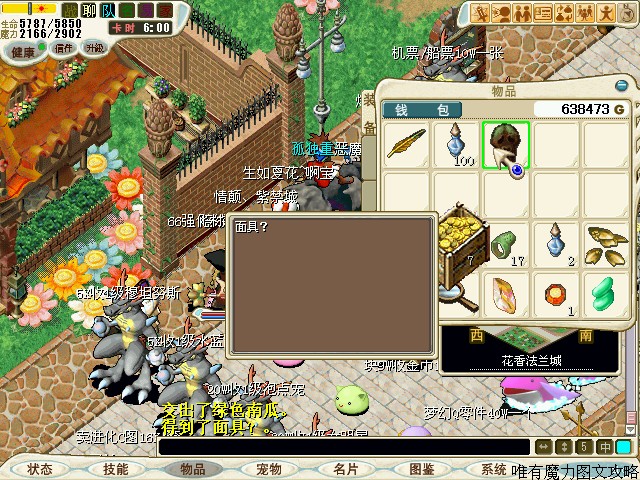Switch to the 技能 skills tab
This screenshot has width=640, height=480.
pyautogui.click(x=115, y=468)
